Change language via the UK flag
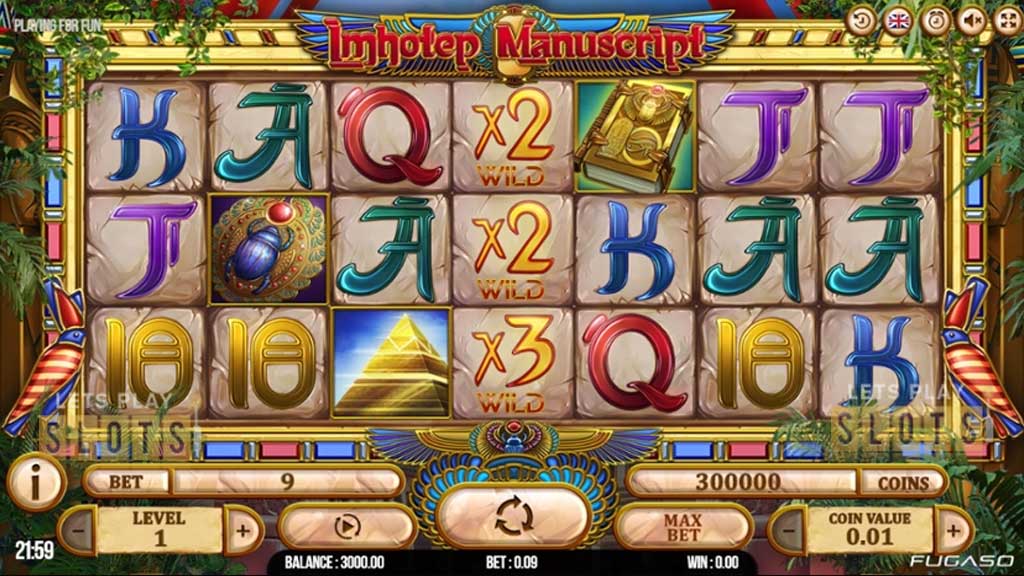1024x576 pixels. coord(897,20)
